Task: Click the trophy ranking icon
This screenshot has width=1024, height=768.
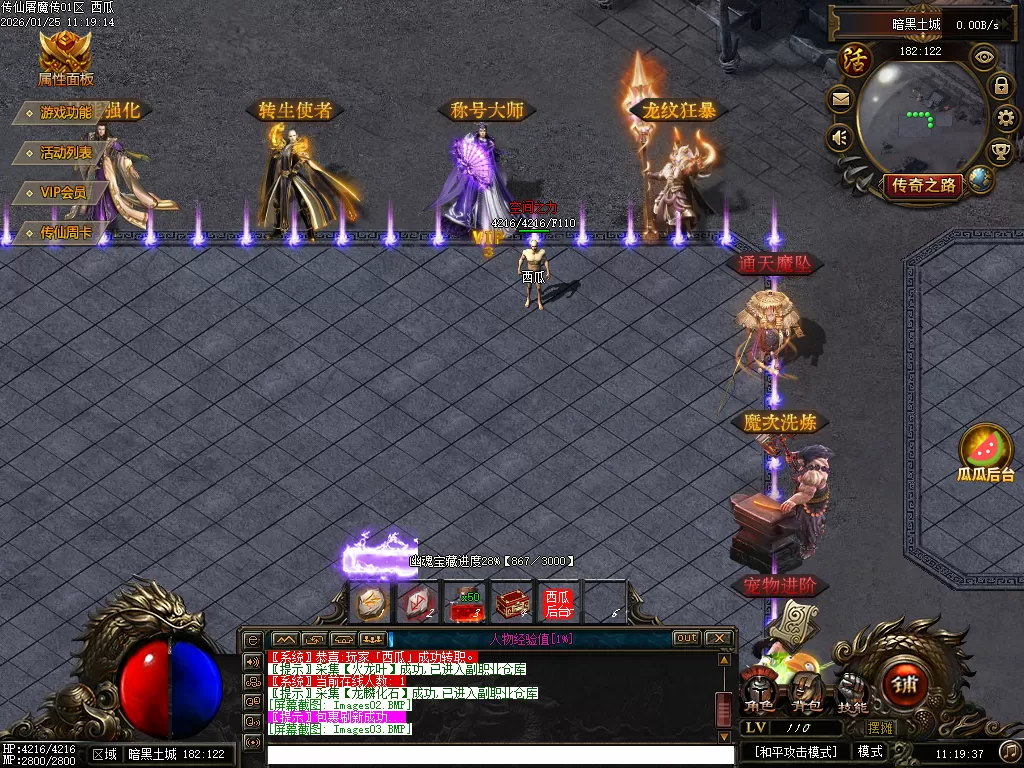Action: click(1000, 152)
